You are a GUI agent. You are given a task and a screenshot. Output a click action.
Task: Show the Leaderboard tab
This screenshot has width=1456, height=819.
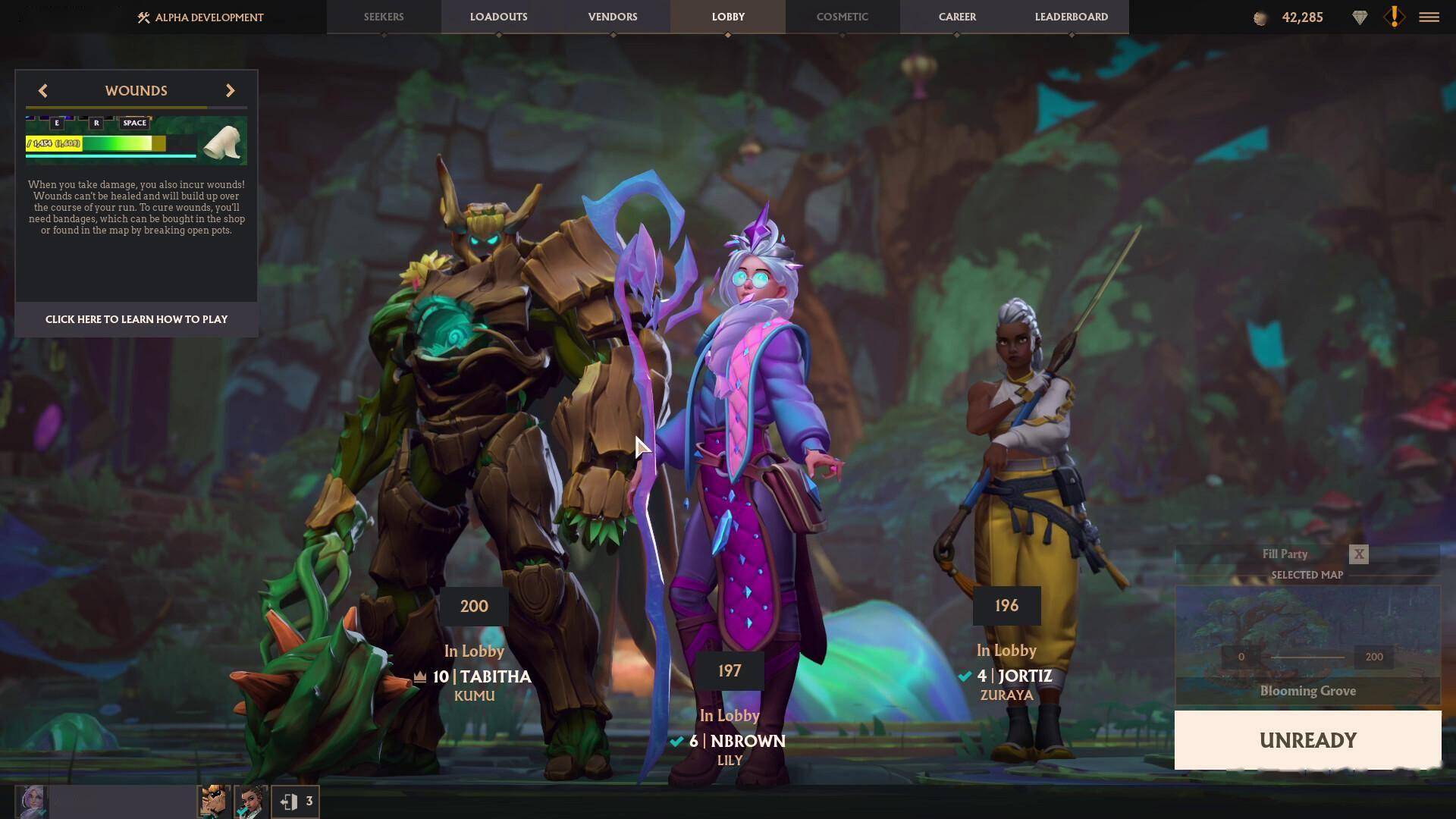(1071, 17)
